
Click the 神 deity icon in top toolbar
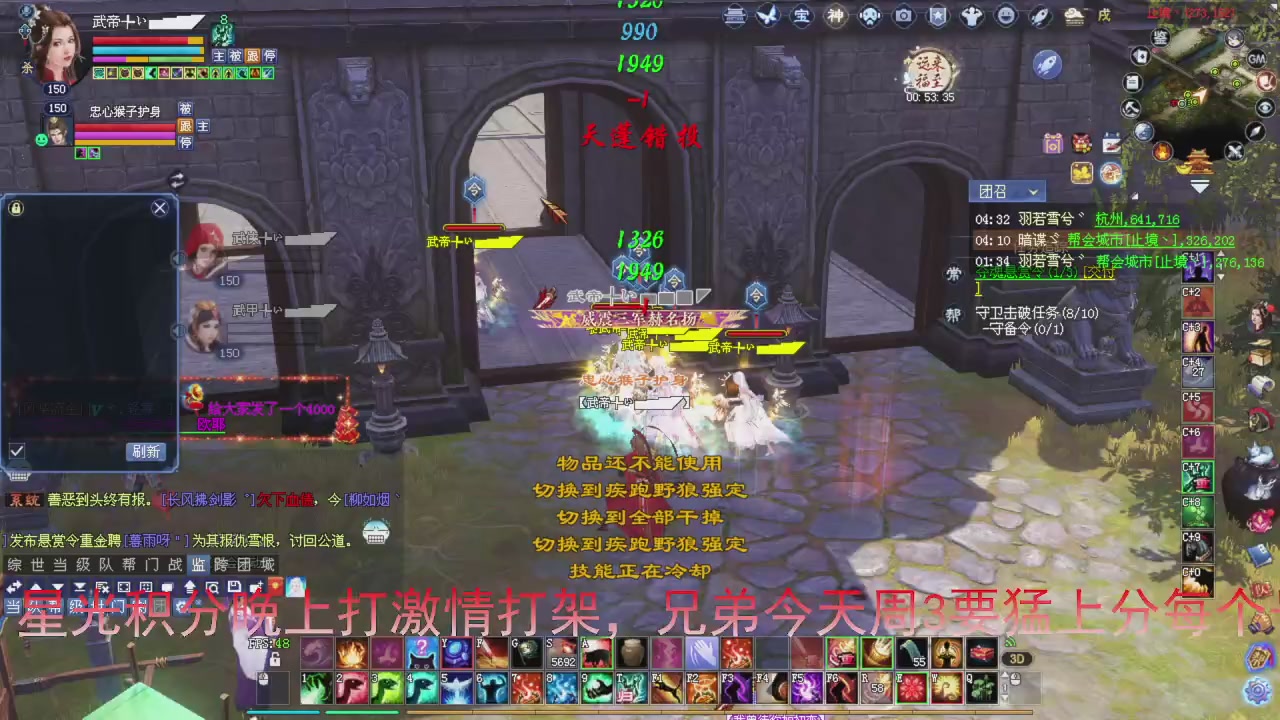[835, 15]
